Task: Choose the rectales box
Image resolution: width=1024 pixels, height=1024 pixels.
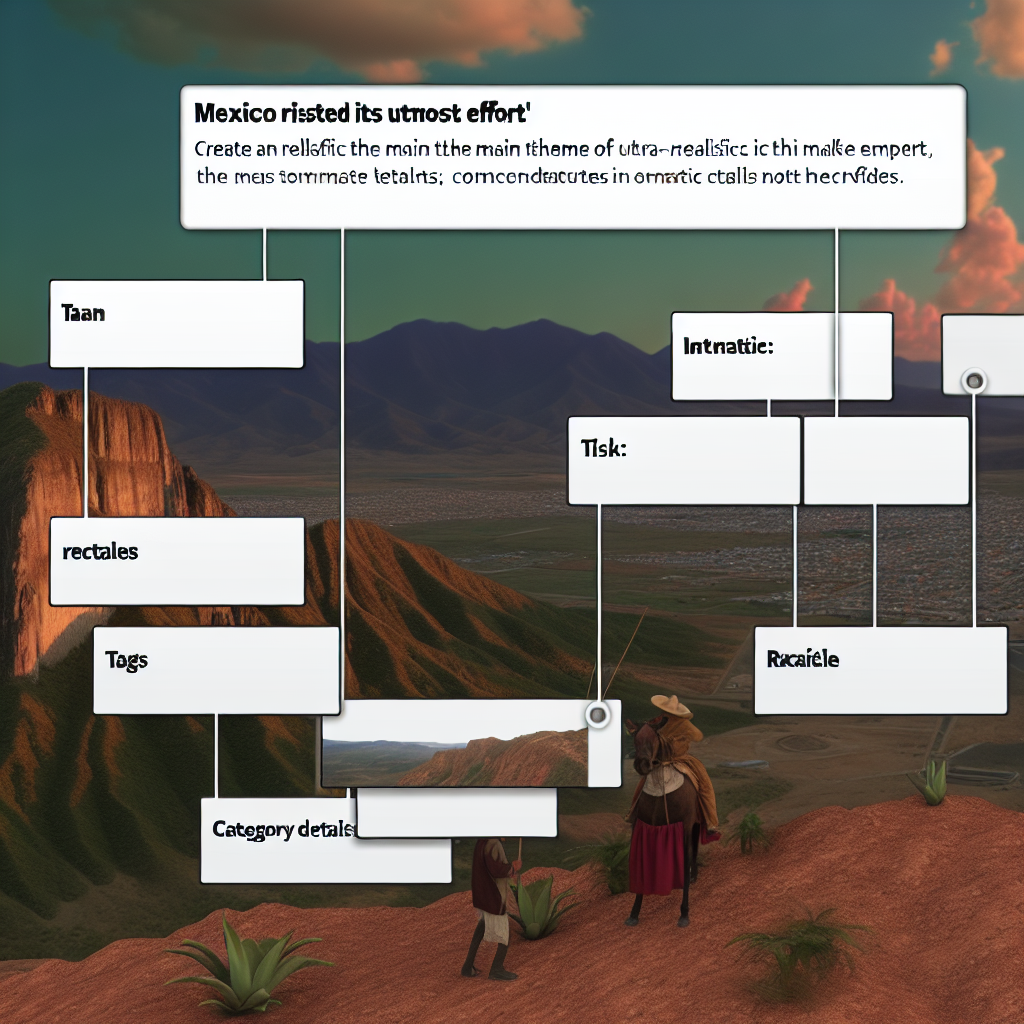Action: tap(176, 561)
